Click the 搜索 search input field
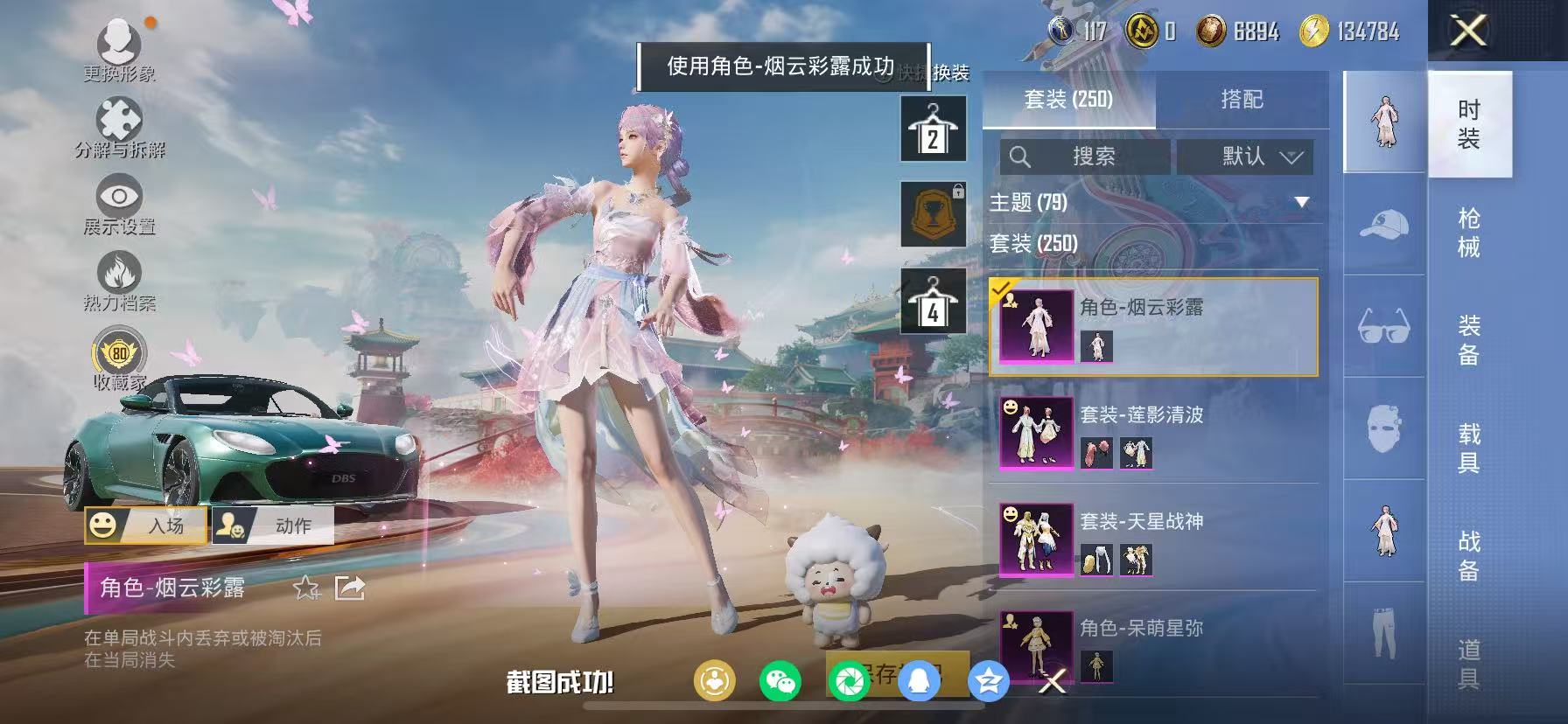Screen dimensions: 1568x724 [1085, 157]
